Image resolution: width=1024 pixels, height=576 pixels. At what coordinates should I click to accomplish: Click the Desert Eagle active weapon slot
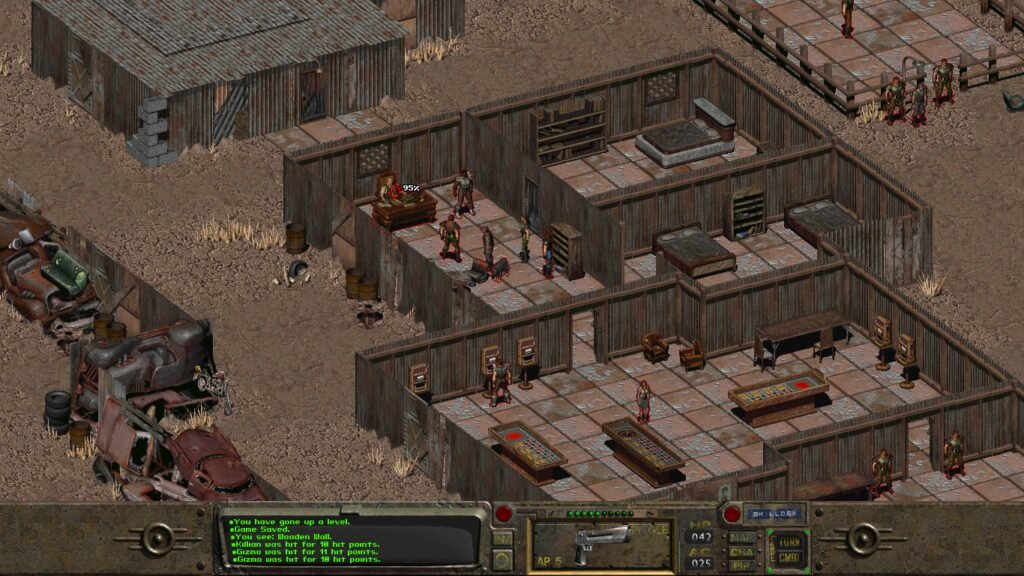pyautogui.click(x=601, y=545)
